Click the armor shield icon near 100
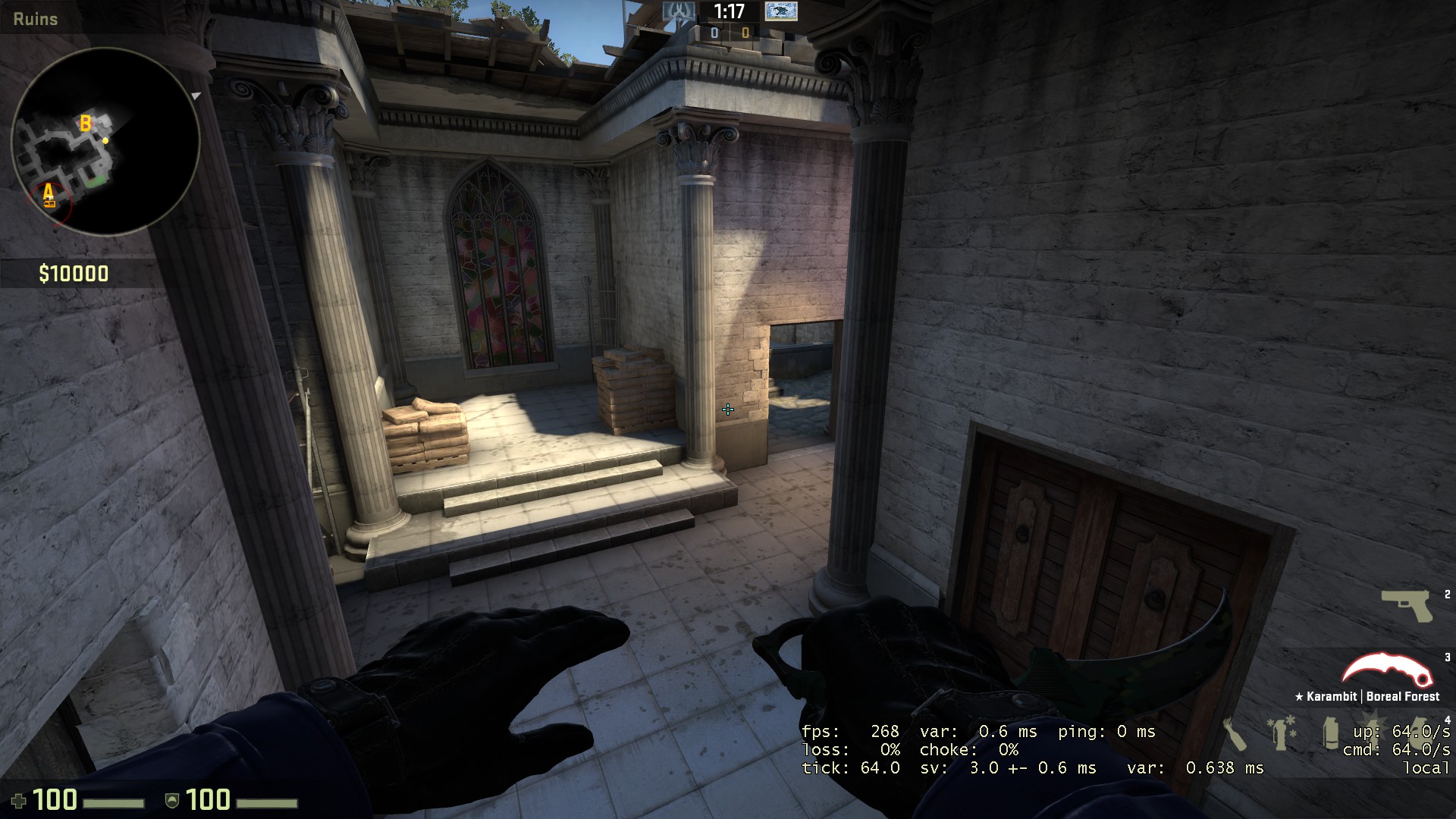The width and height of the screenshot is (1456, 819). 171,799
